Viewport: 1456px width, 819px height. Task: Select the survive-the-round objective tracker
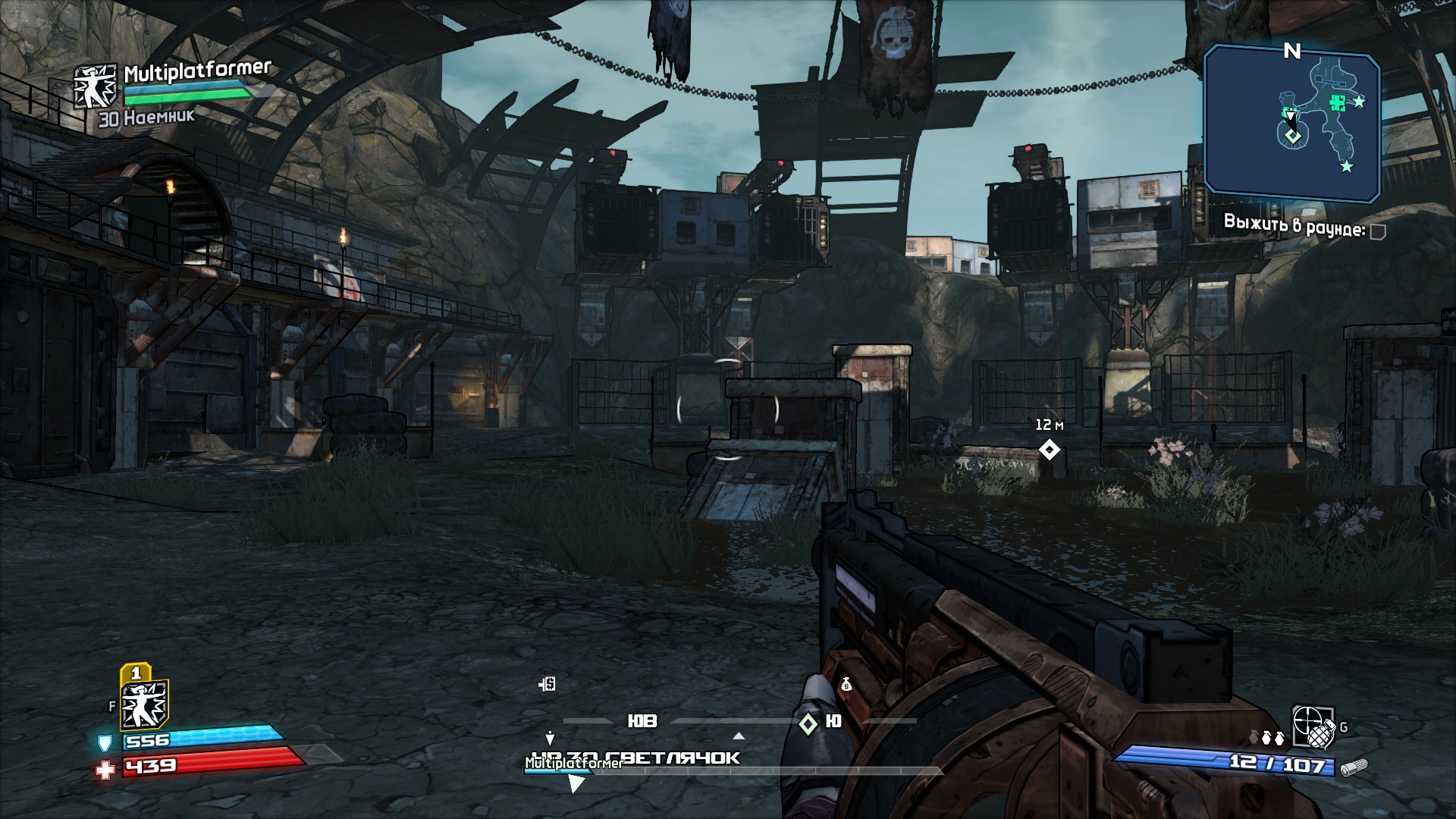[1294, 225]
